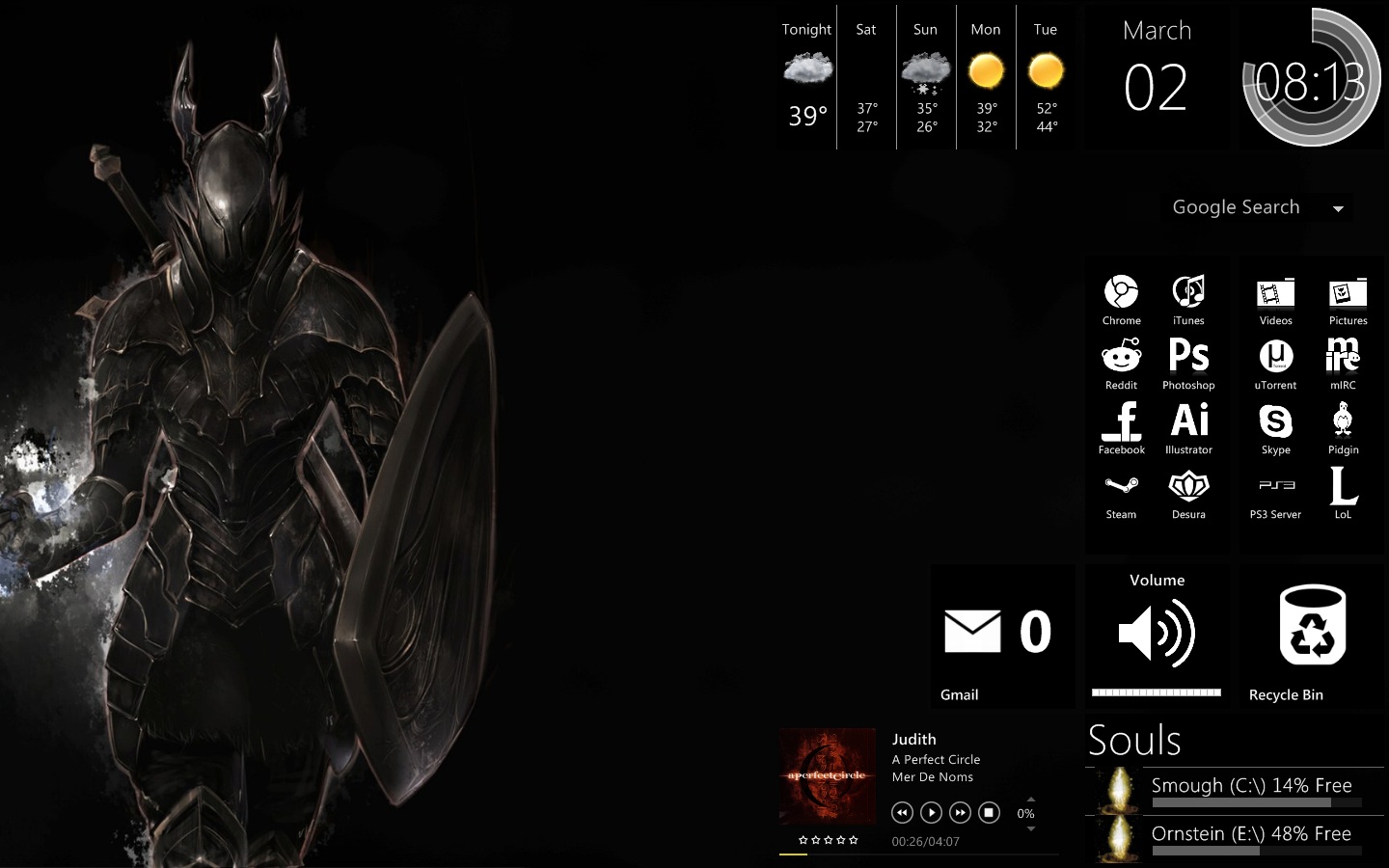The width and height of the screenshot is (1389, 868).
Task: Toggle mute on the Volume speaker icon
Action: click(x=1155, y=632)
